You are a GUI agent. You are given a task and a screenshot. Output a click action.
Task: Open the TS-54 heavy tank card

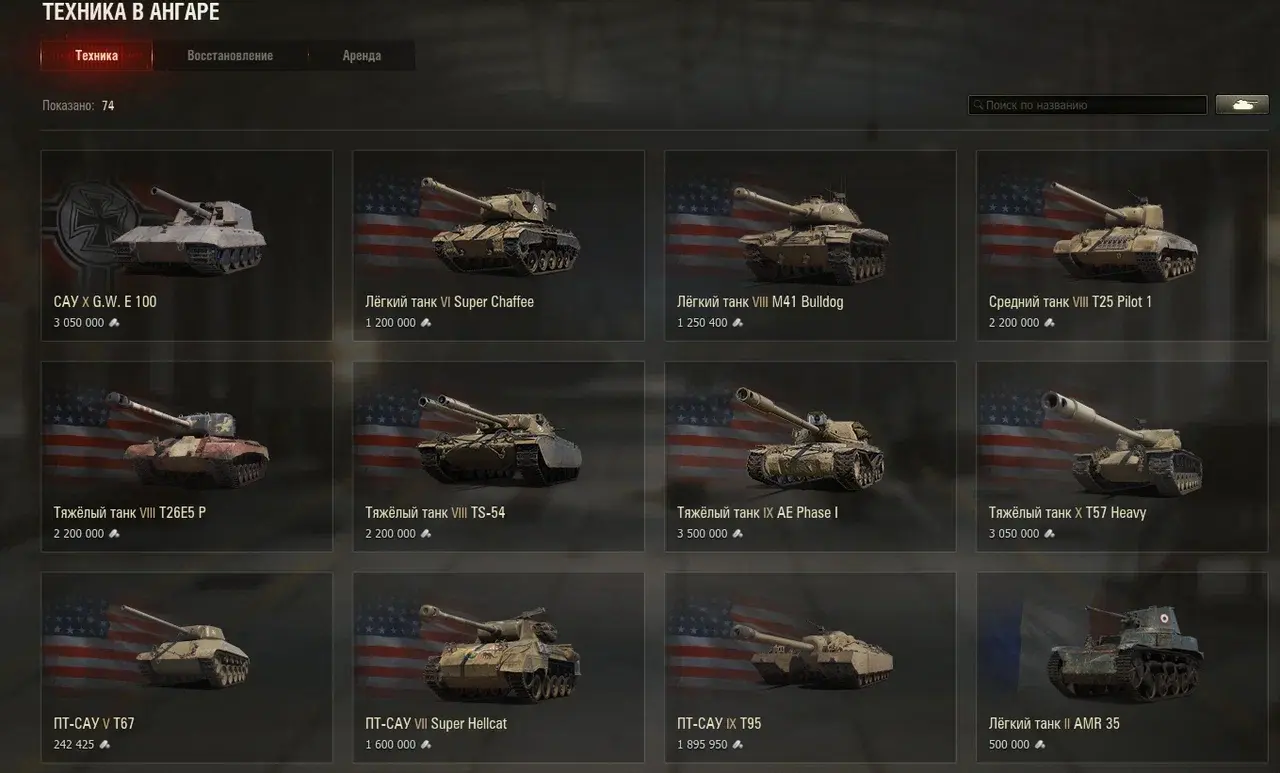click(498, 456)
